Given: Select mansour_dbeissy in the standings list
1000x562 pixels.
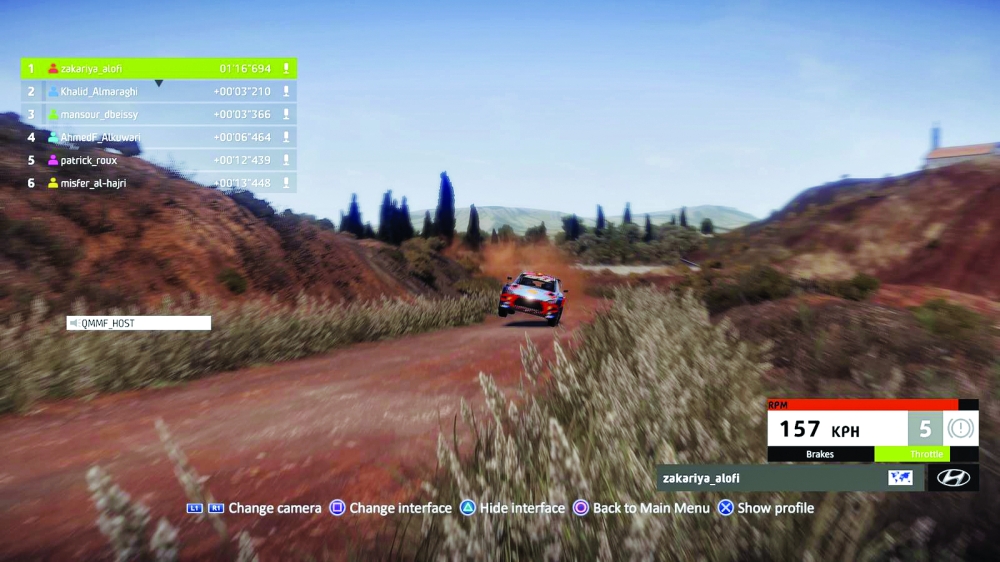Looking at the screenshot, I should tap(160, 115).
